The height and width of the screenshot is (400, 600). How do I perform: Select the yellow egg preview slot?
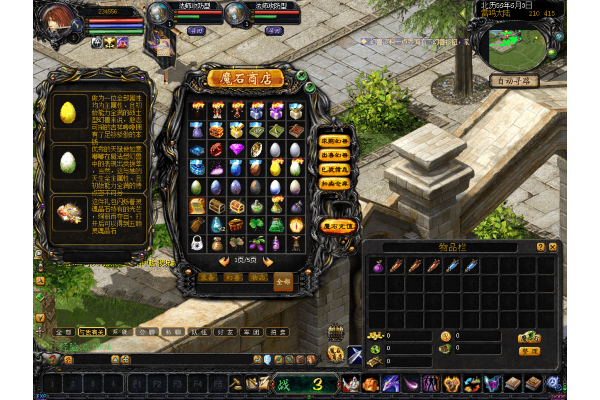tap(69, 111)
